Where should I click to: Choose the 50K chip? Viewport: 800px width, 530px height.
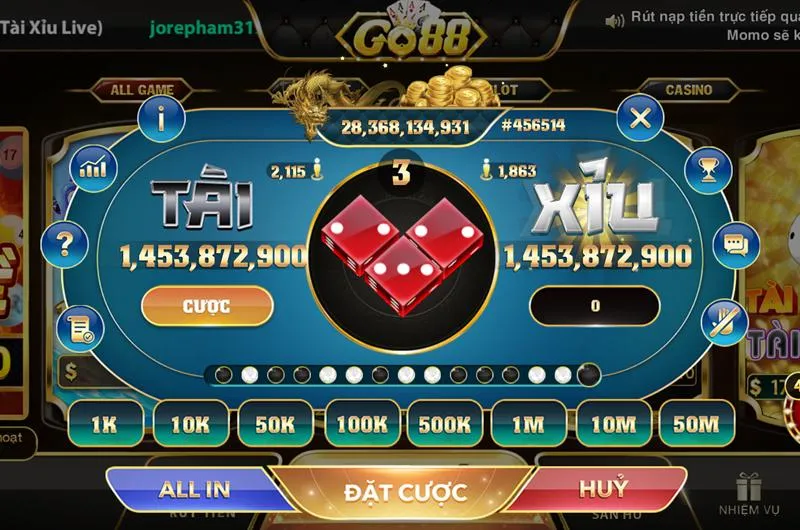pos(273,424)
